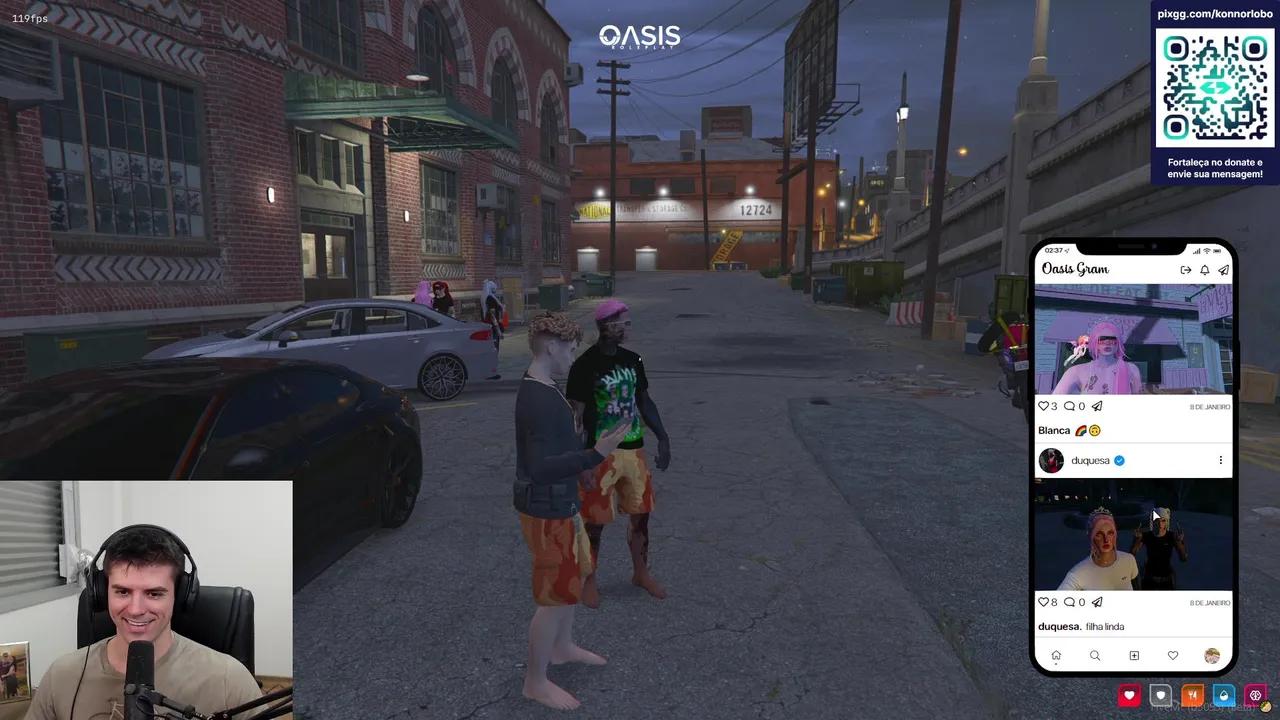Open the notifications bell in Oasis Gram
The width and height of the screenshot is (1280, 720).
click(1203, 269)
